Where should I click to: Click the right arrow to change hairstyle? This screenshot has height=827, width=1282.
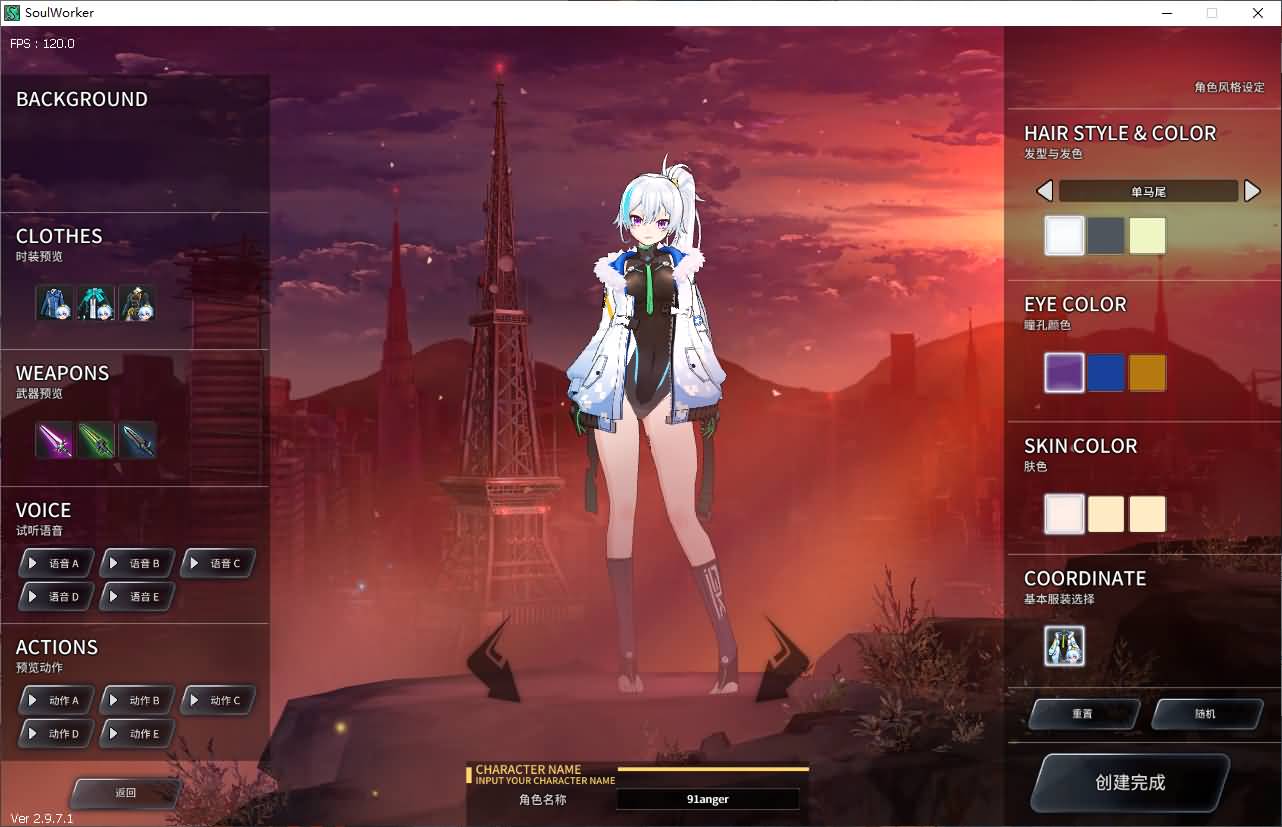(x=1253, y=190)
